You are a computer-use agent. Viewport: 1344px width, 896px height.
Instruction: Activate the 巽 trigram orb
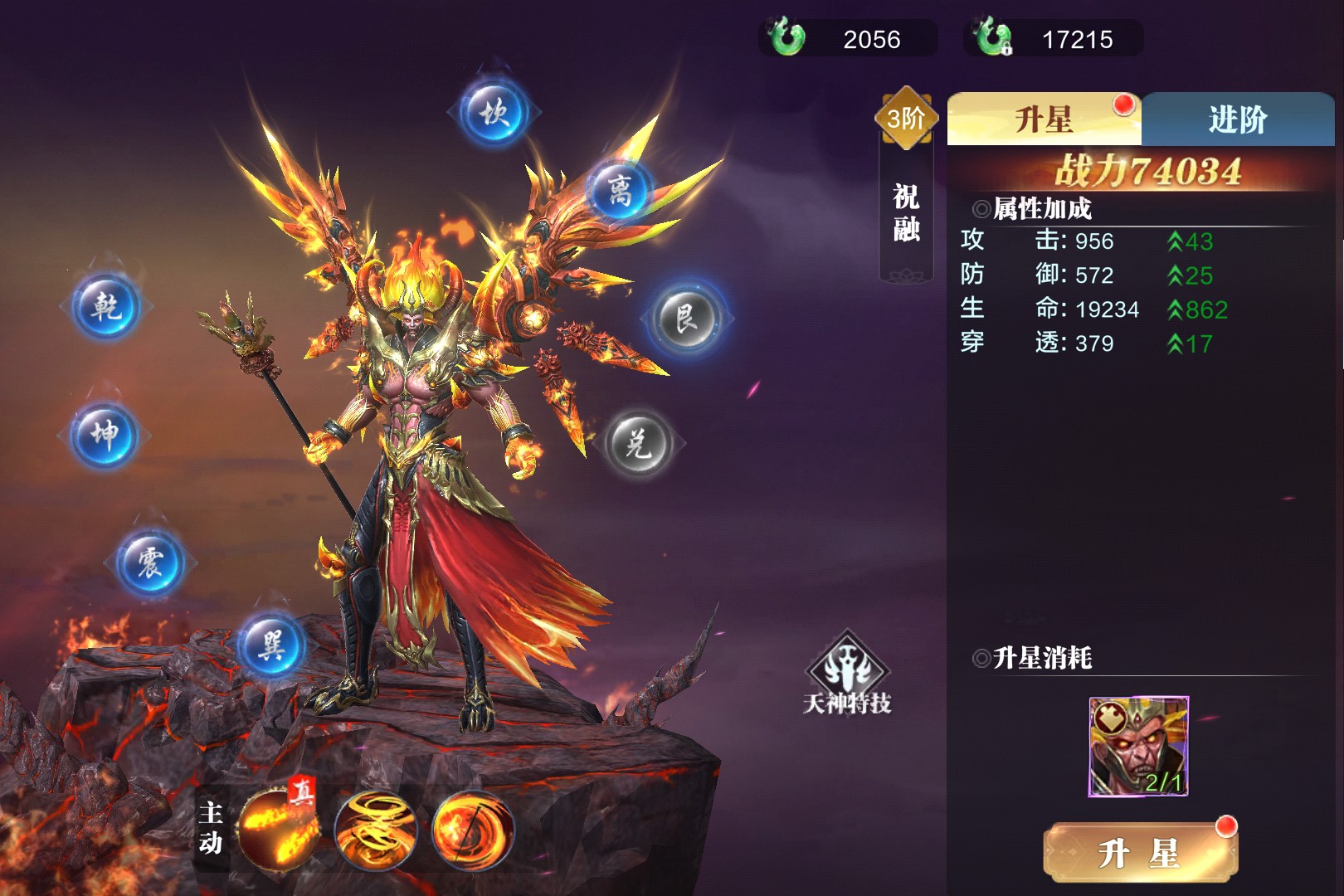coord(271,644)
